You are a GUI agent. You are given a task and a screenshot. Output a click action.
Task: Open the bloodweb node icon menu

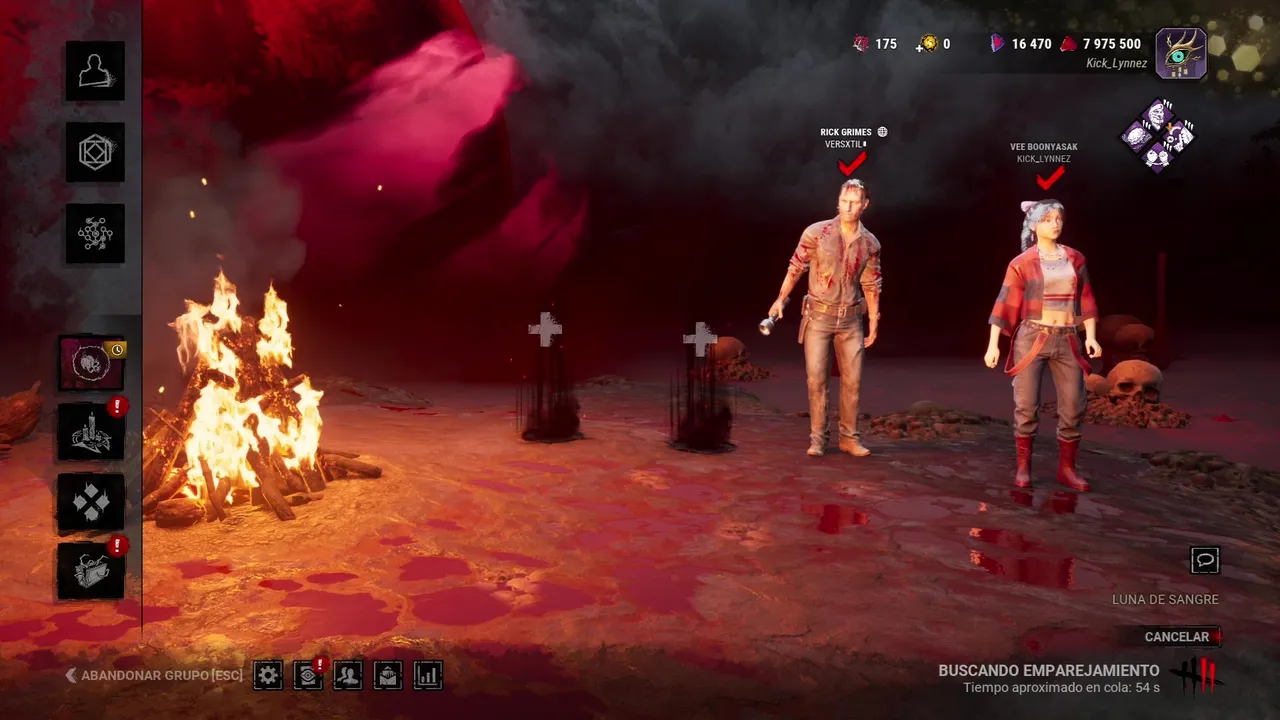click(95, 234)
